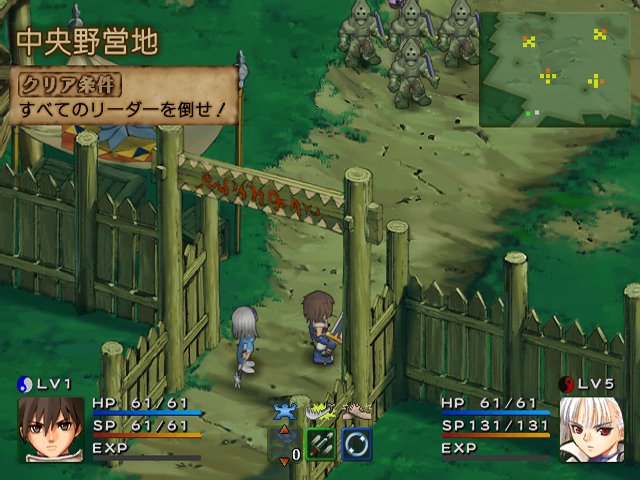Viewport: 640px width, 480px height.
Task: Choose the sparking blade icon
Action: click(320, 410)
